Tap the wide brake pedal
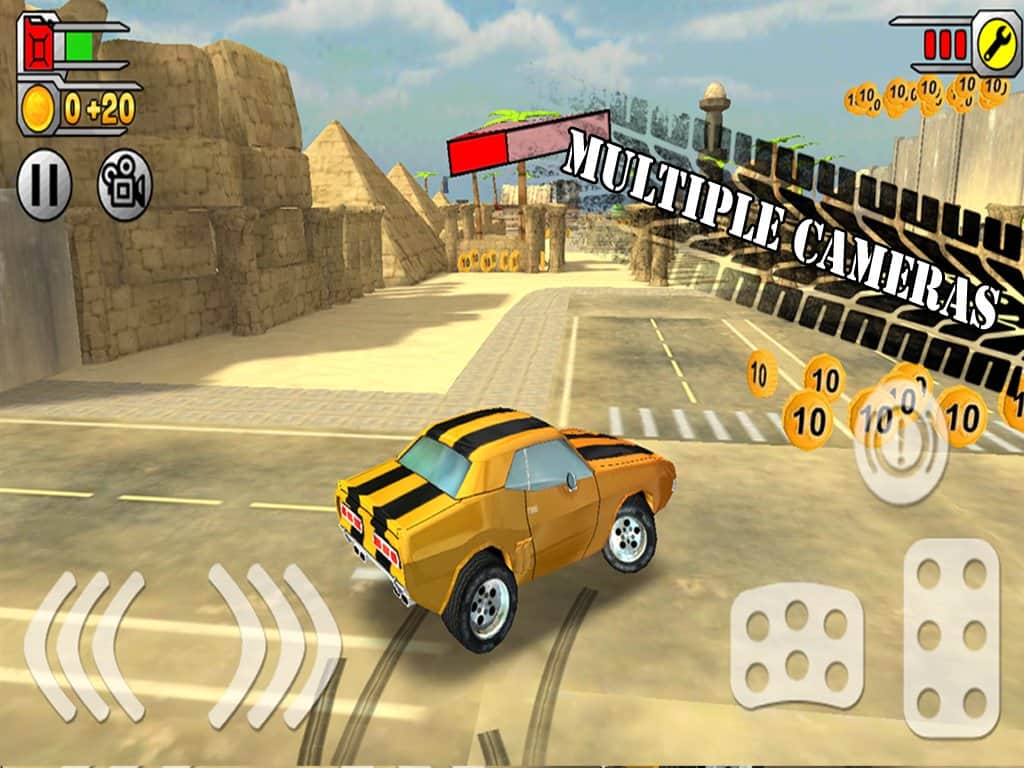The height and width of the screenshot is (768, 1024). (x=797, y=646)
